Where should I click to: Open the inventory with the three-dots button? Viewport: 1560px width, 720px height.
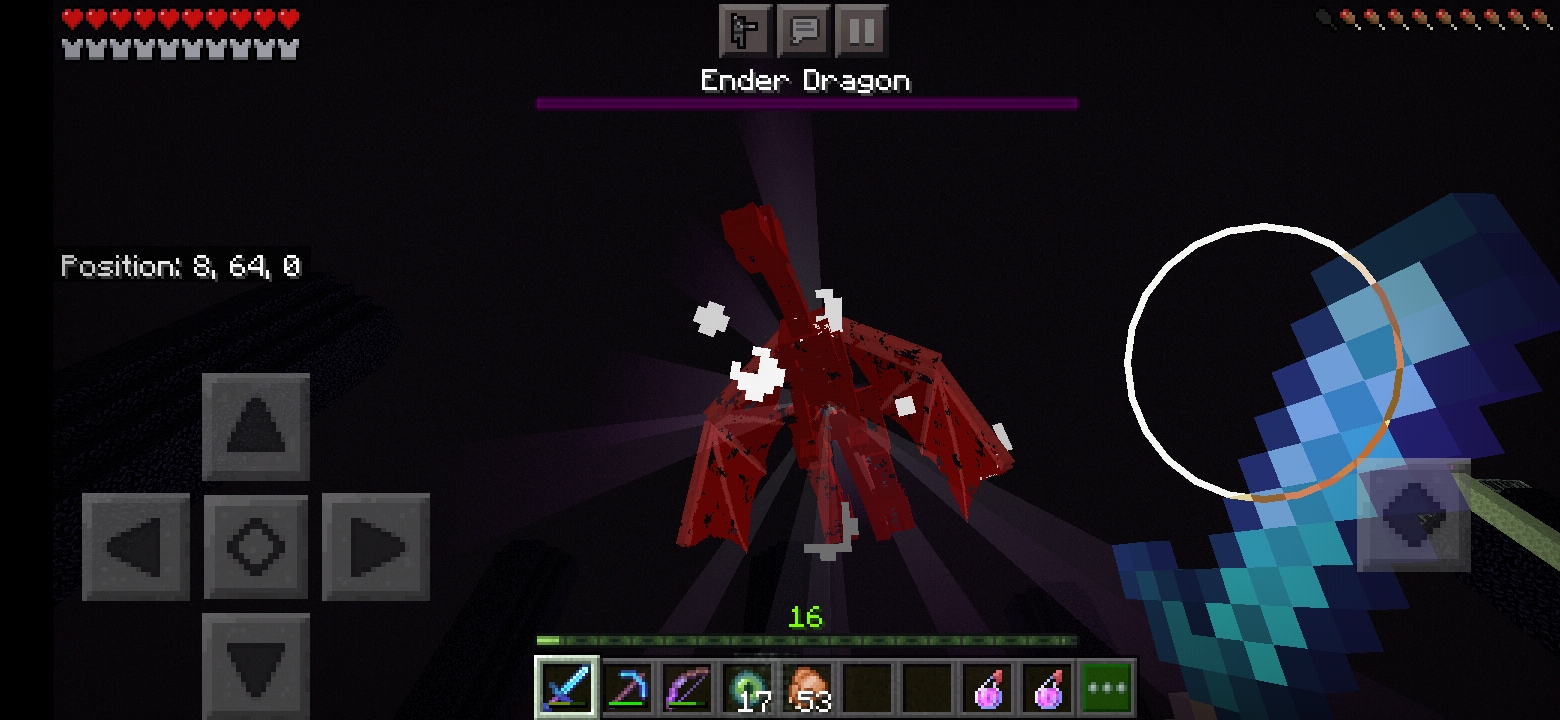1107,688
